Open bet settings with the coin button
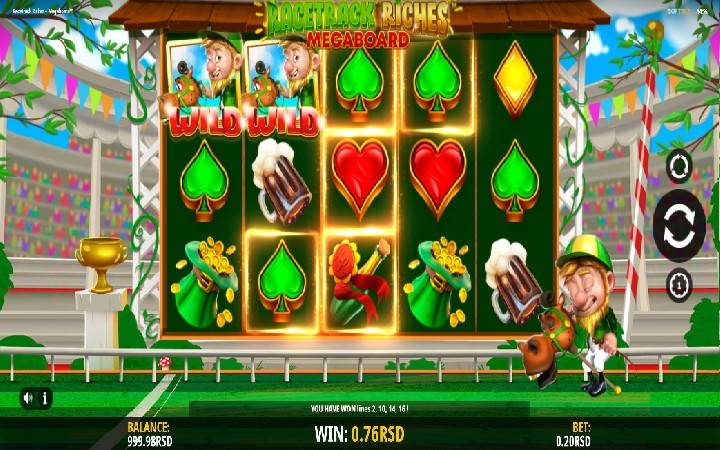The image size is (720, 450). (x=679, y=284)
